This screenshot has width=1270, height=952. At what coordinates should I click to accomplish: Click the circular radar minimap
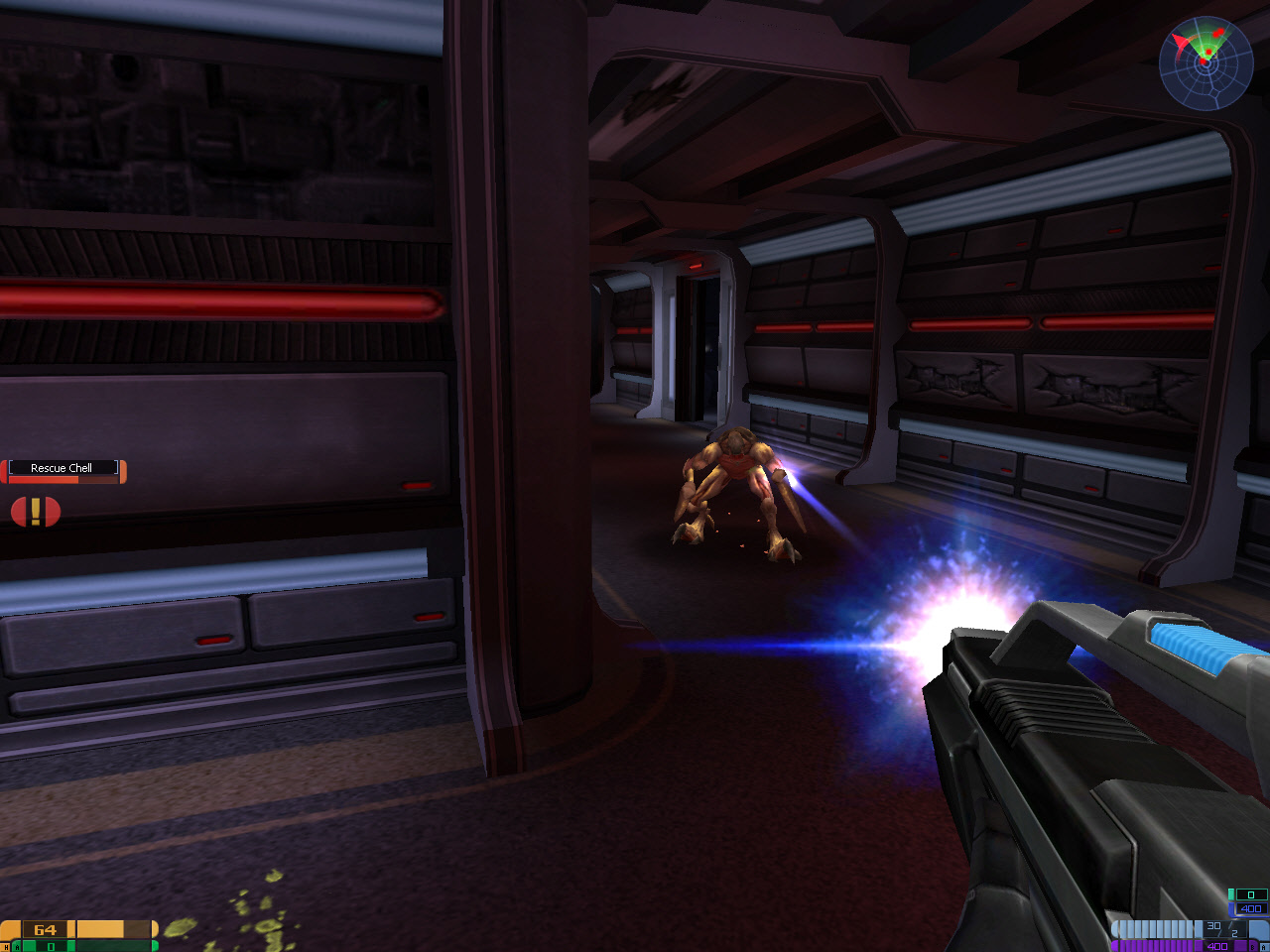[x=1206, y=63]
